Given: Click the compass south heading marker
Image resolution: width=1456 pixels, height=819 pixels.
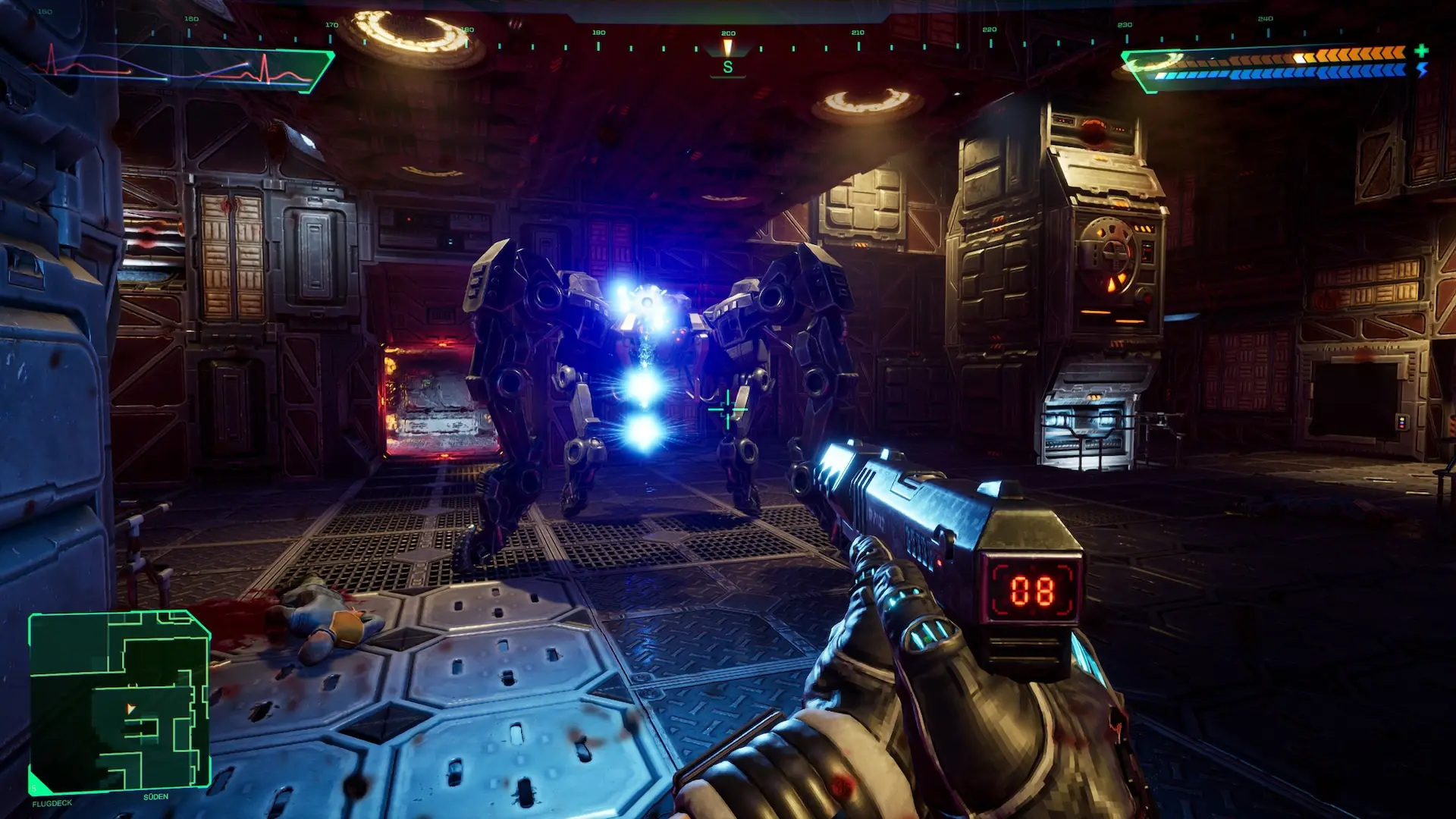Looking at the screenshot, I should pyautogui.click(x=728, y=67).
